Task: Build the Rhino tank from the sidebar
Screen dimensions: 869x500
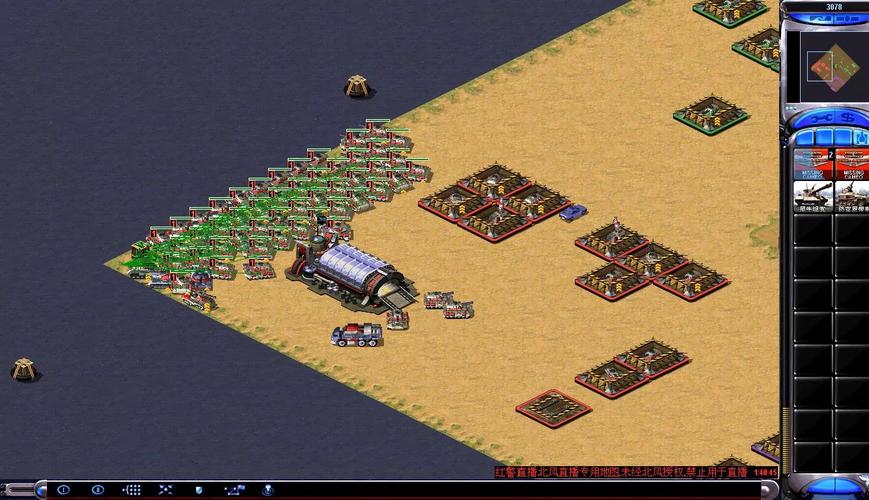Action: pyautogui.click(x=812, y=196)
